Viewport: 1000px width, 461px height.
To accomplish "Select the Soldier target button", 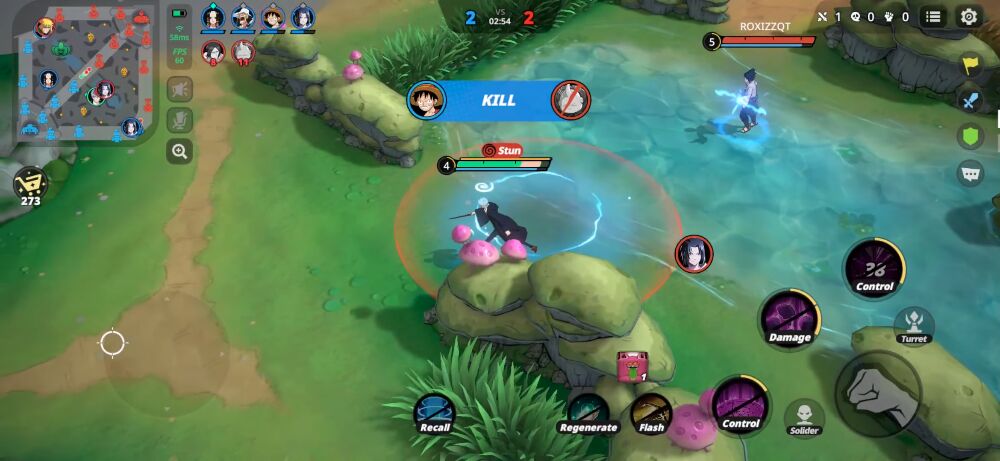I will [x=804, y=416].
